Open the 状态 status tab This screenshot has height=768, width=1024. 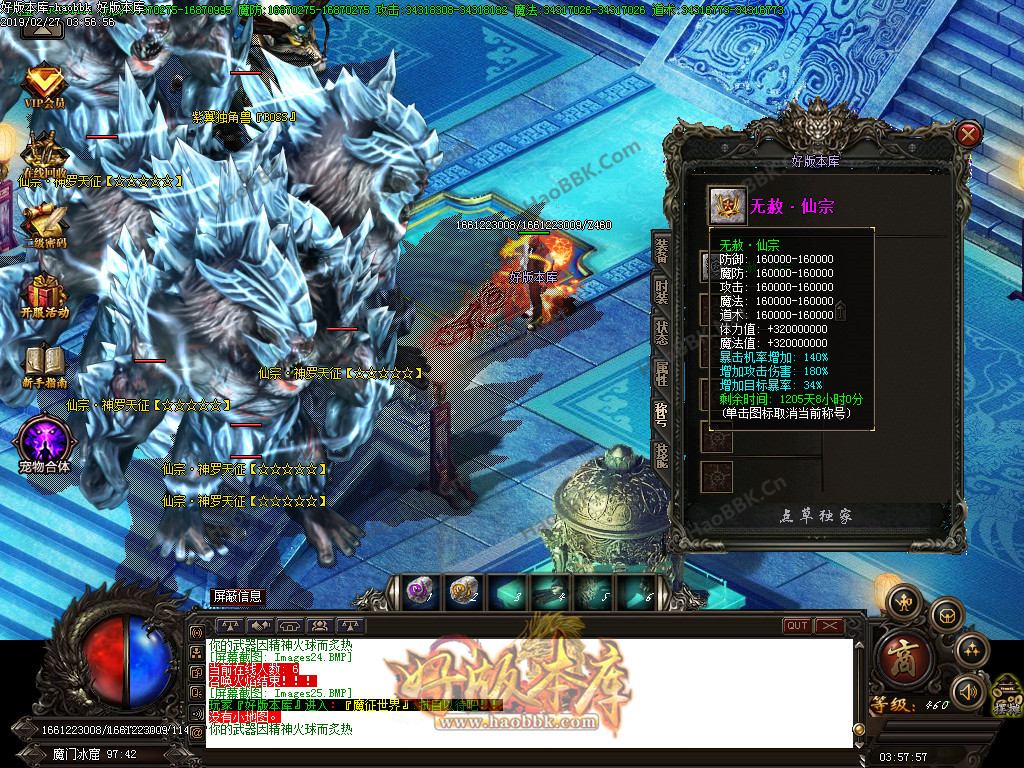tap(661, 332)
